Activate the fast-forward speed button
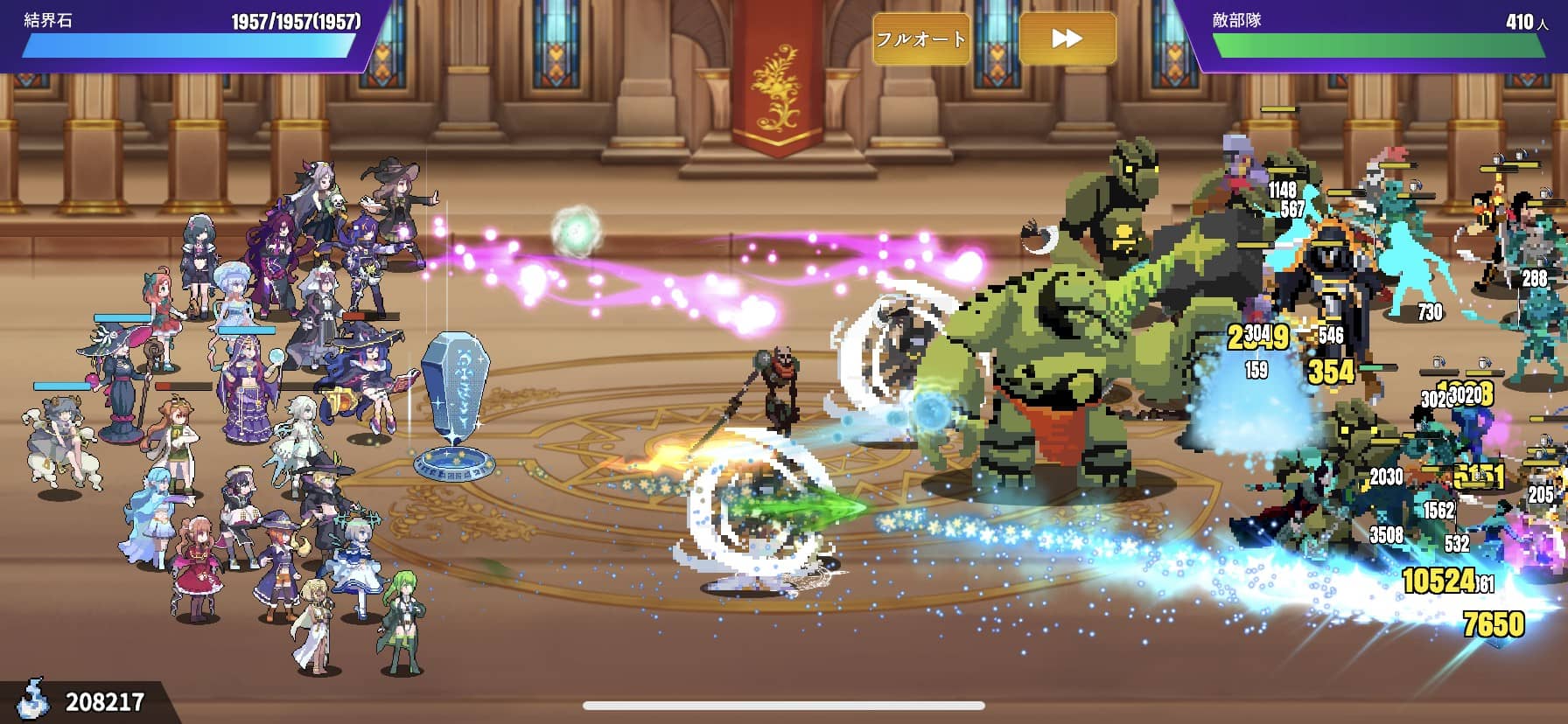Image resolution: width=1568 pixels, height=724 pixels. pos(1067,39)
